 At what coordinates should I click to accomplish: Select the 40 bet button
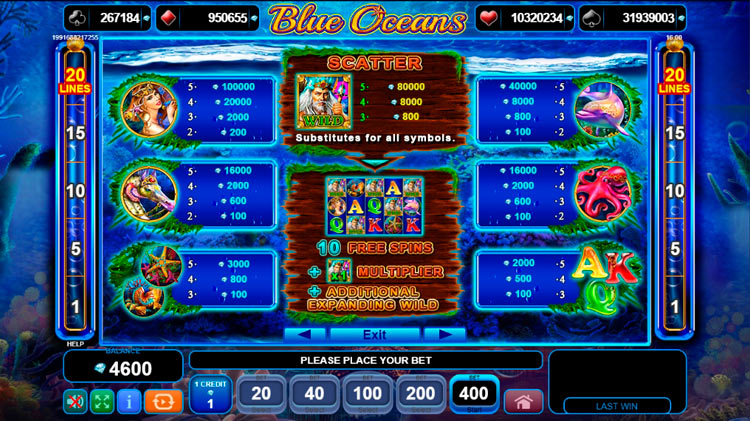click(314, 395)
